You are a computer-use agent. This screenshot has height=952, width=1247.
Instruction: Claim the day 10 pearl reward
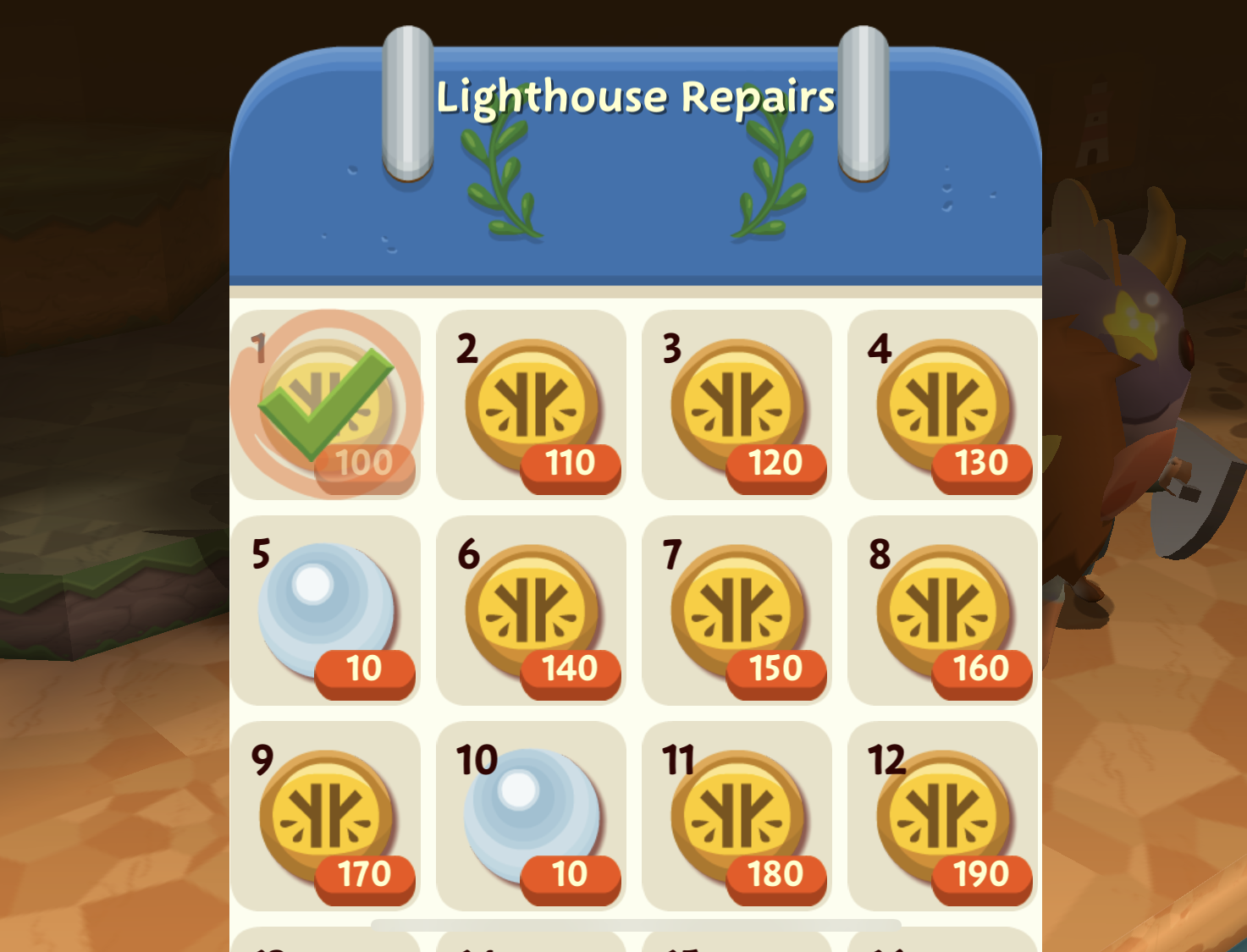pos(532,817)
